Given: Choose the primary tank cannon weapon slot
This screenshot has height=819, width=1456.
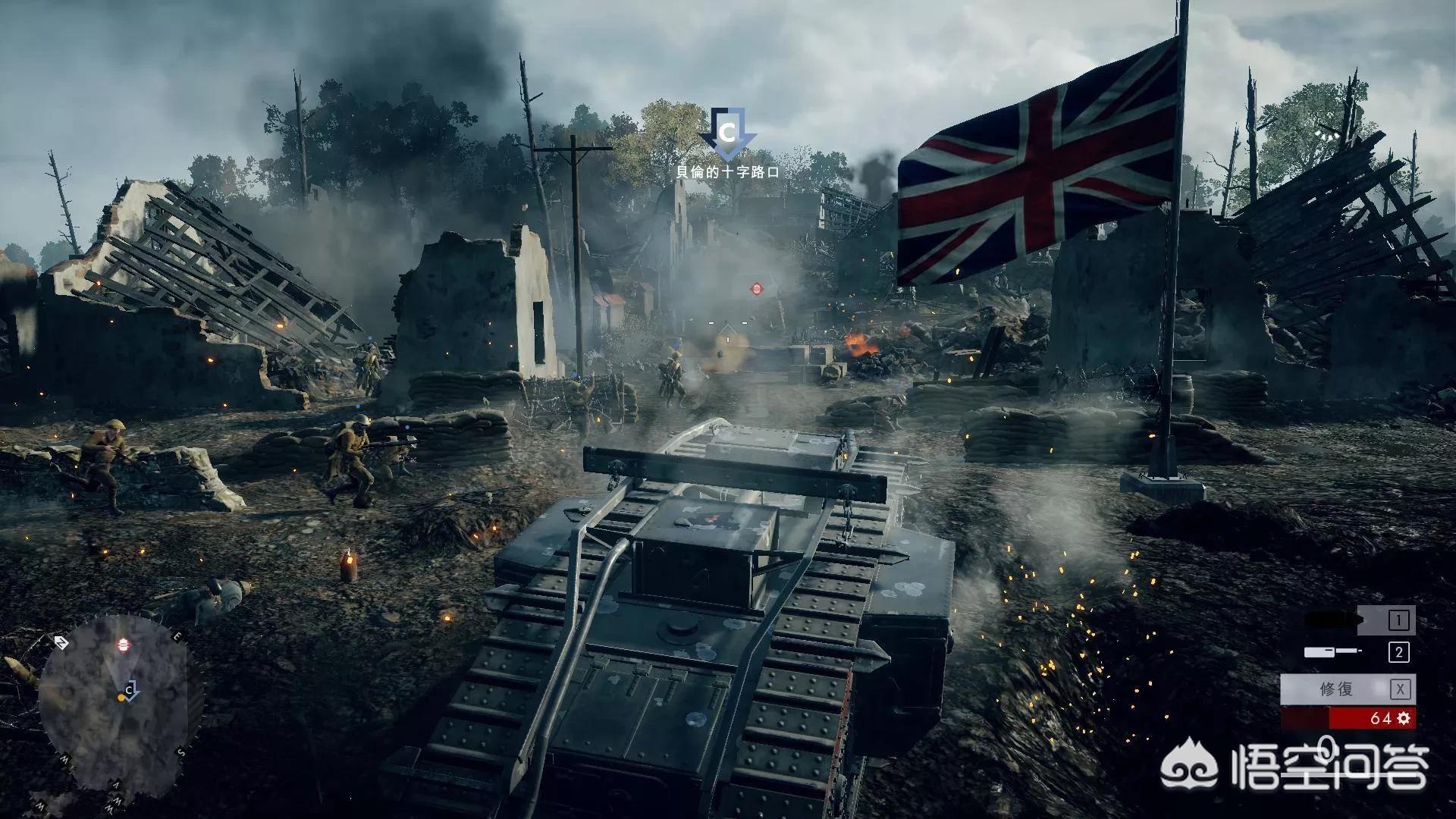Looking at the screenshot, I should (1359, 620).
